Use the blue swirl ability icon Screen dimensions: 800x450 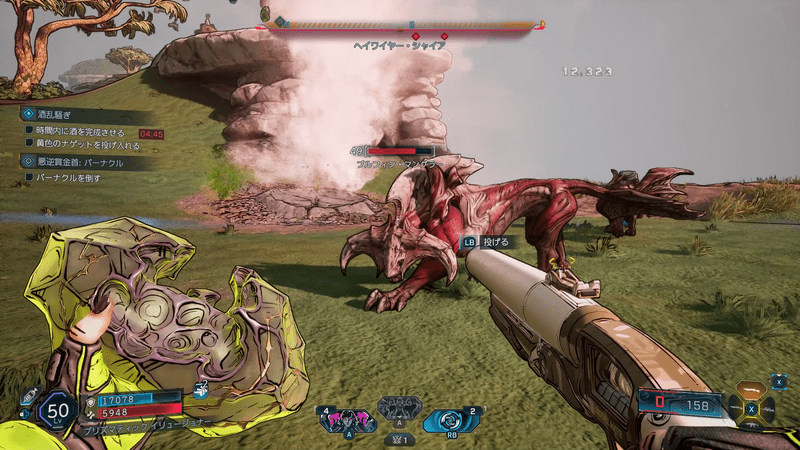(446, 420)
